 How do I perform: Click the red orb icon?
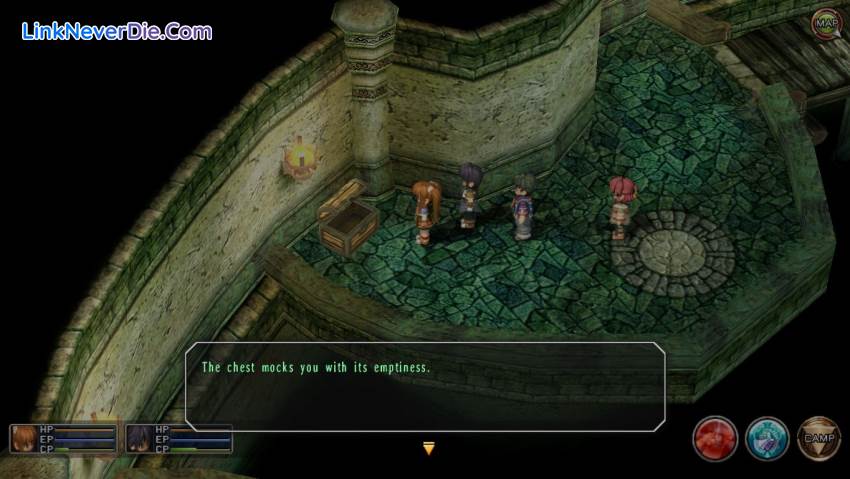click(x=716, y=438)
